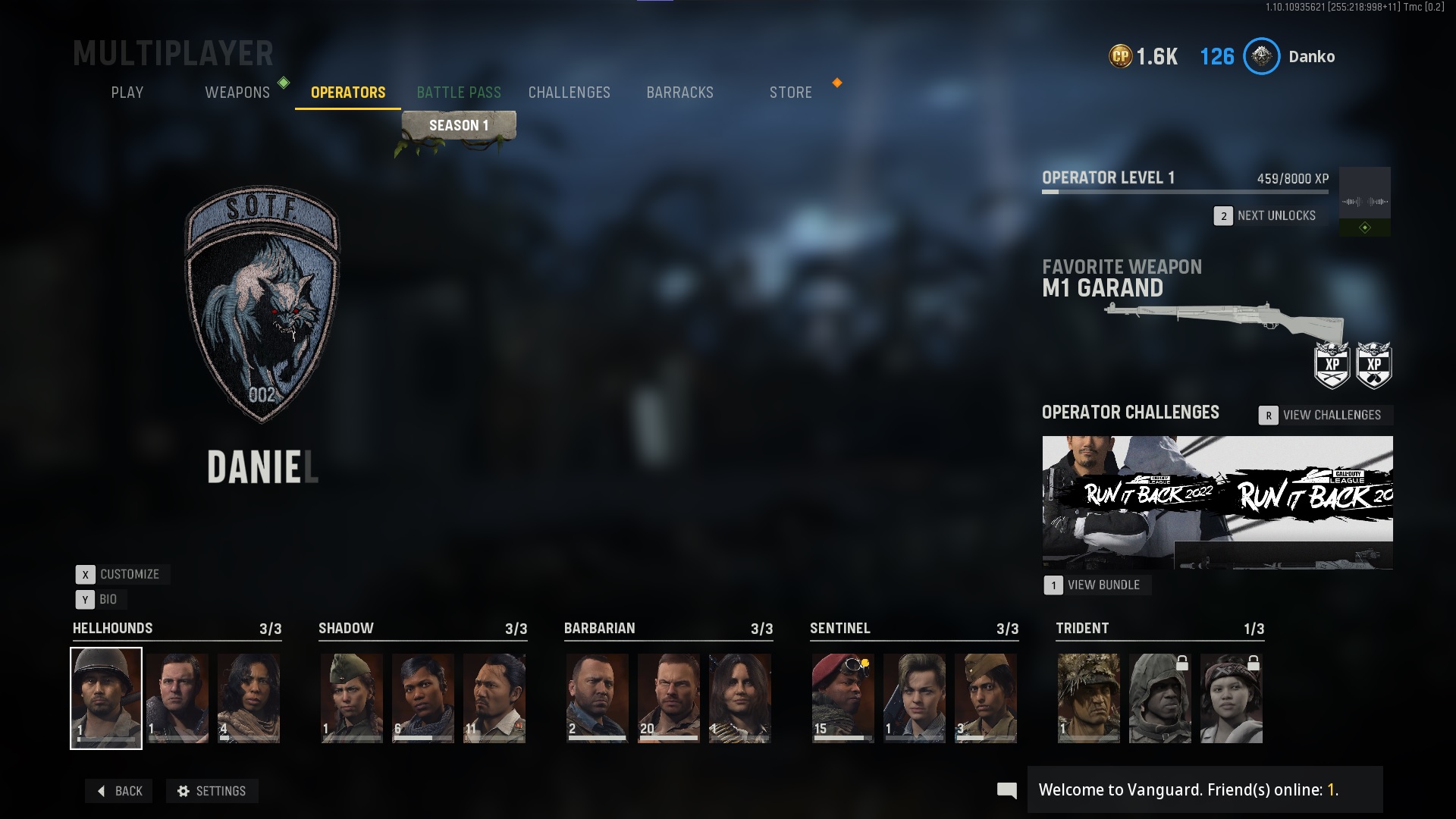The image size is (1456, 819).
Task: Open the Settings menu
Action: [212, 791]
